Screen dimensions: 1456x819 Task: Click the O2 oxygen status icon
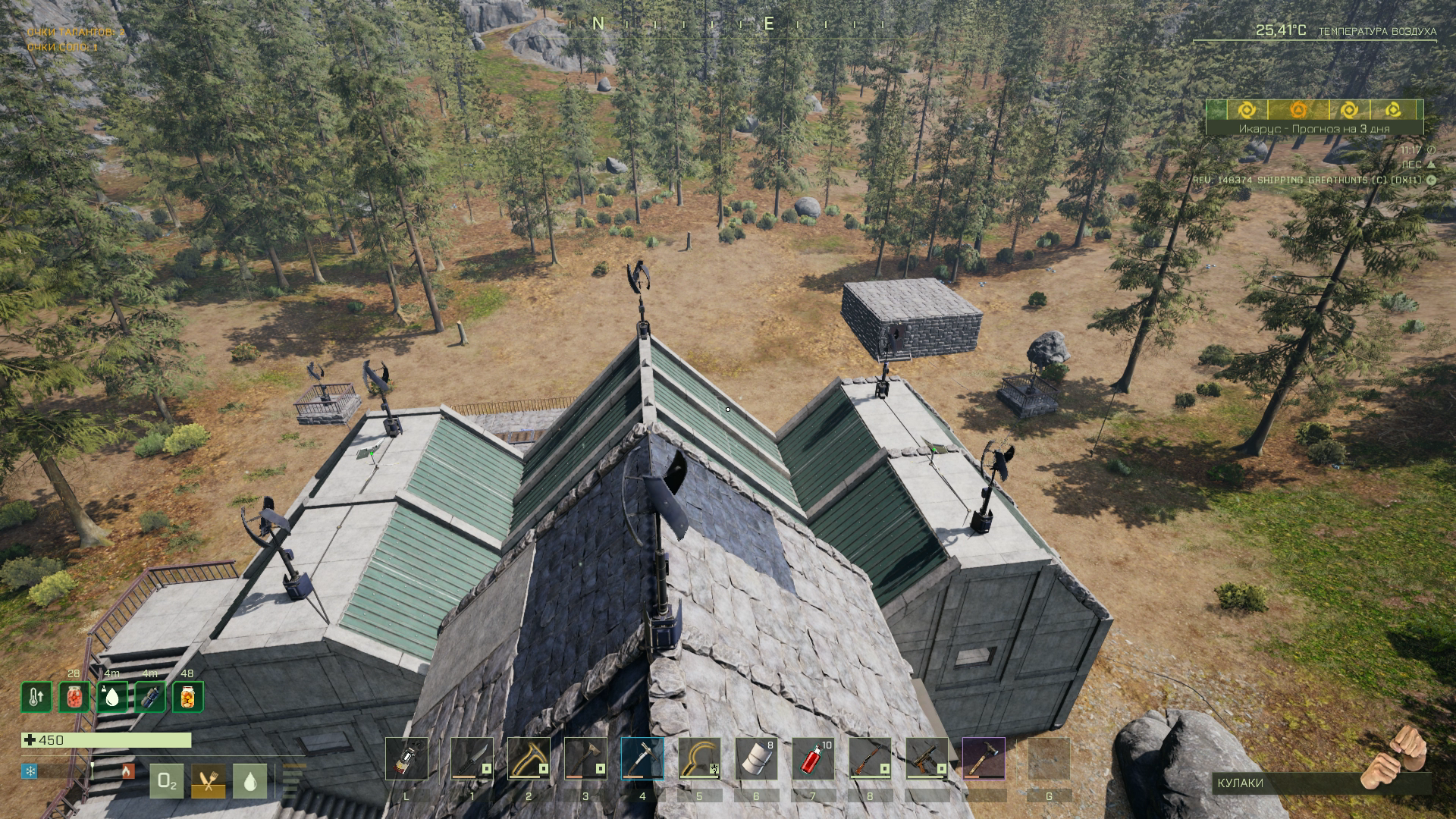click(x=167, y=781)
